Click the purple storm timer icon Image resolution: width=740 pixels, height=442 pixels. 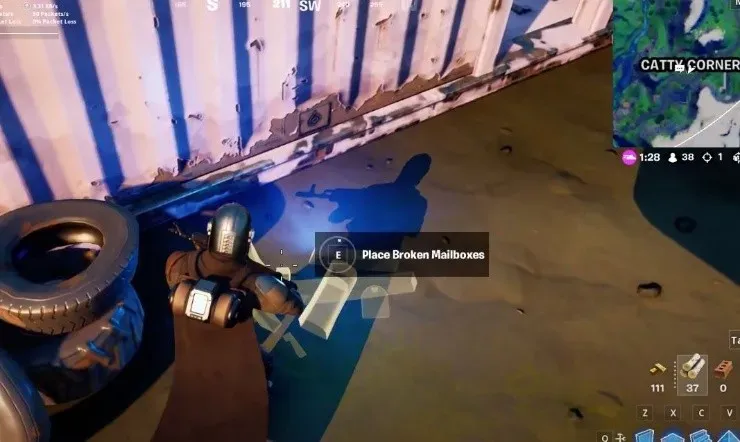628,157
